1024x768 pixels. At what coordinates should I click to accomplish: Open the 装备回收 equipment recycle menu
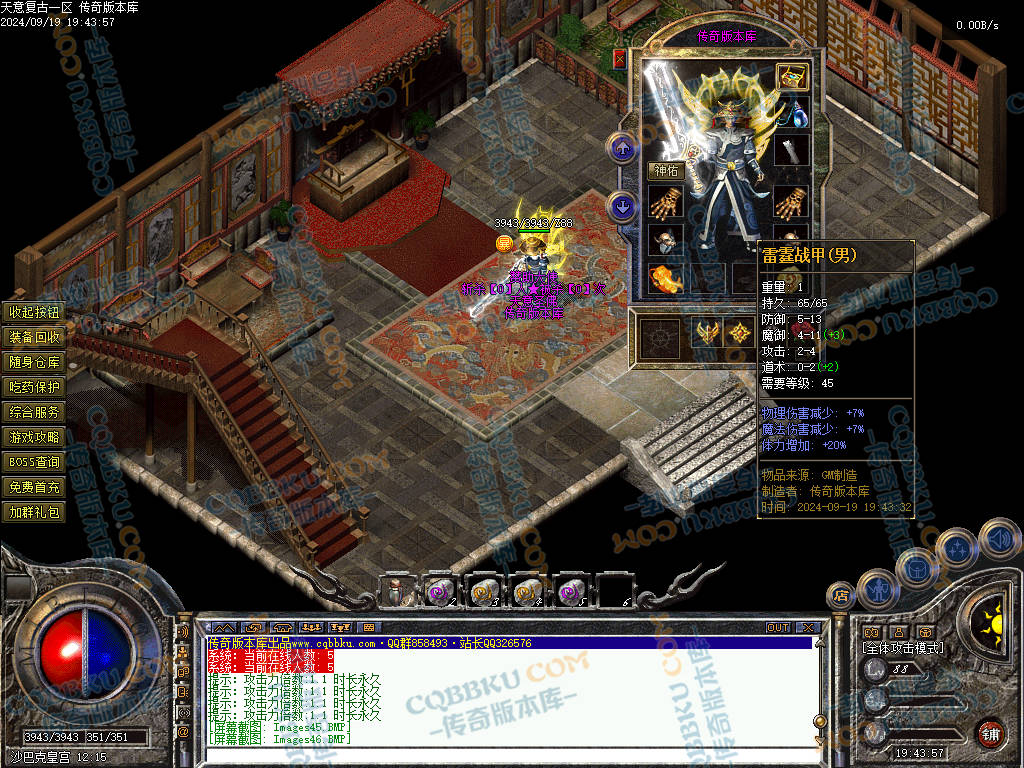(x=35, y=337)
